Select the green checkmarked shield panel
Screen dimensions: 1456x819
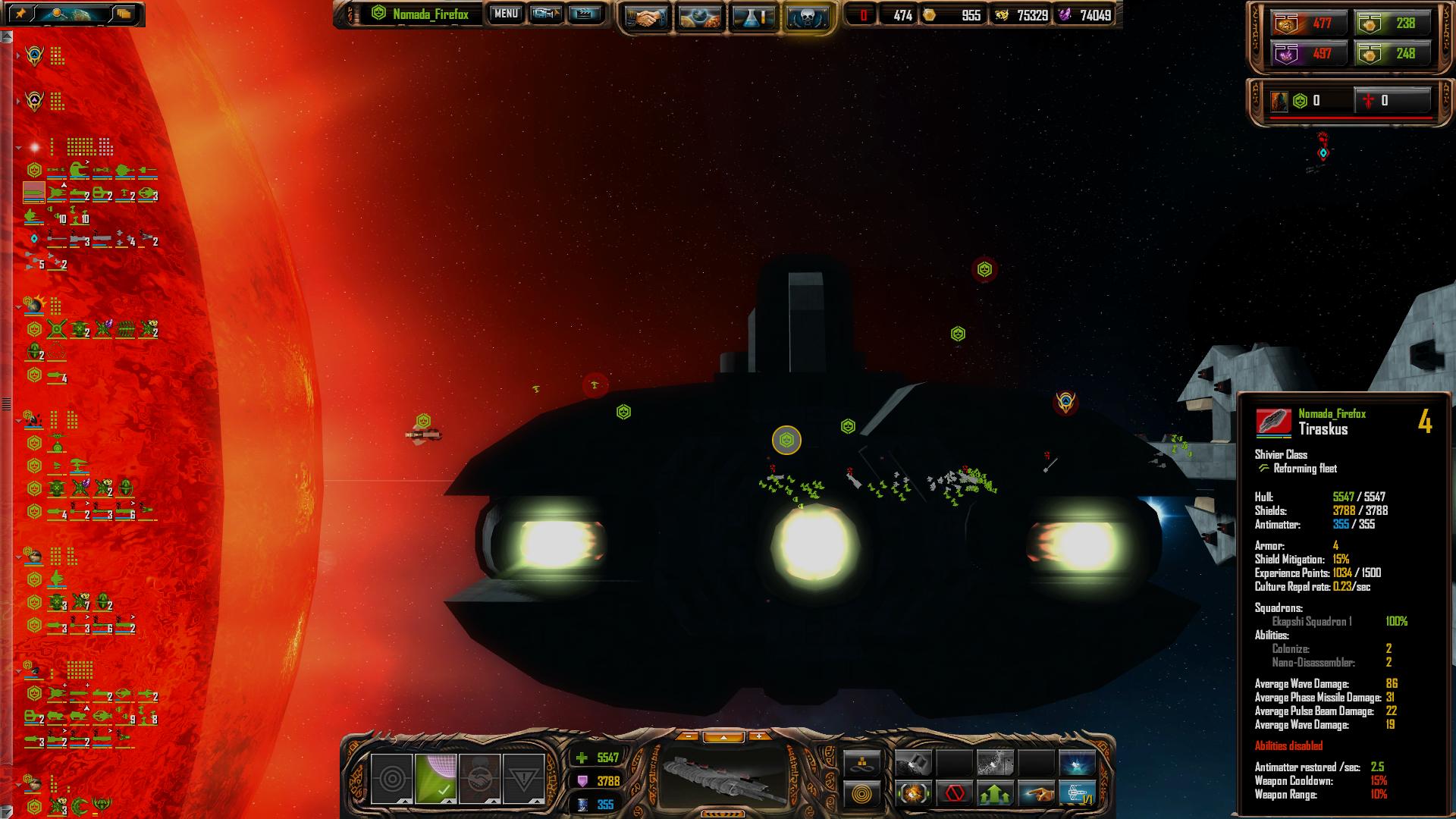pos(436,779)
